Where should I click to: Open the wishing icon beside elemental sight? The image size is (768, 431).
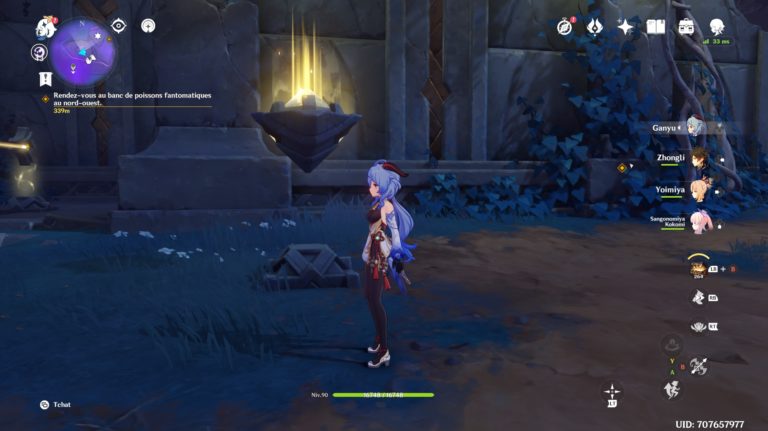(148, 25)
